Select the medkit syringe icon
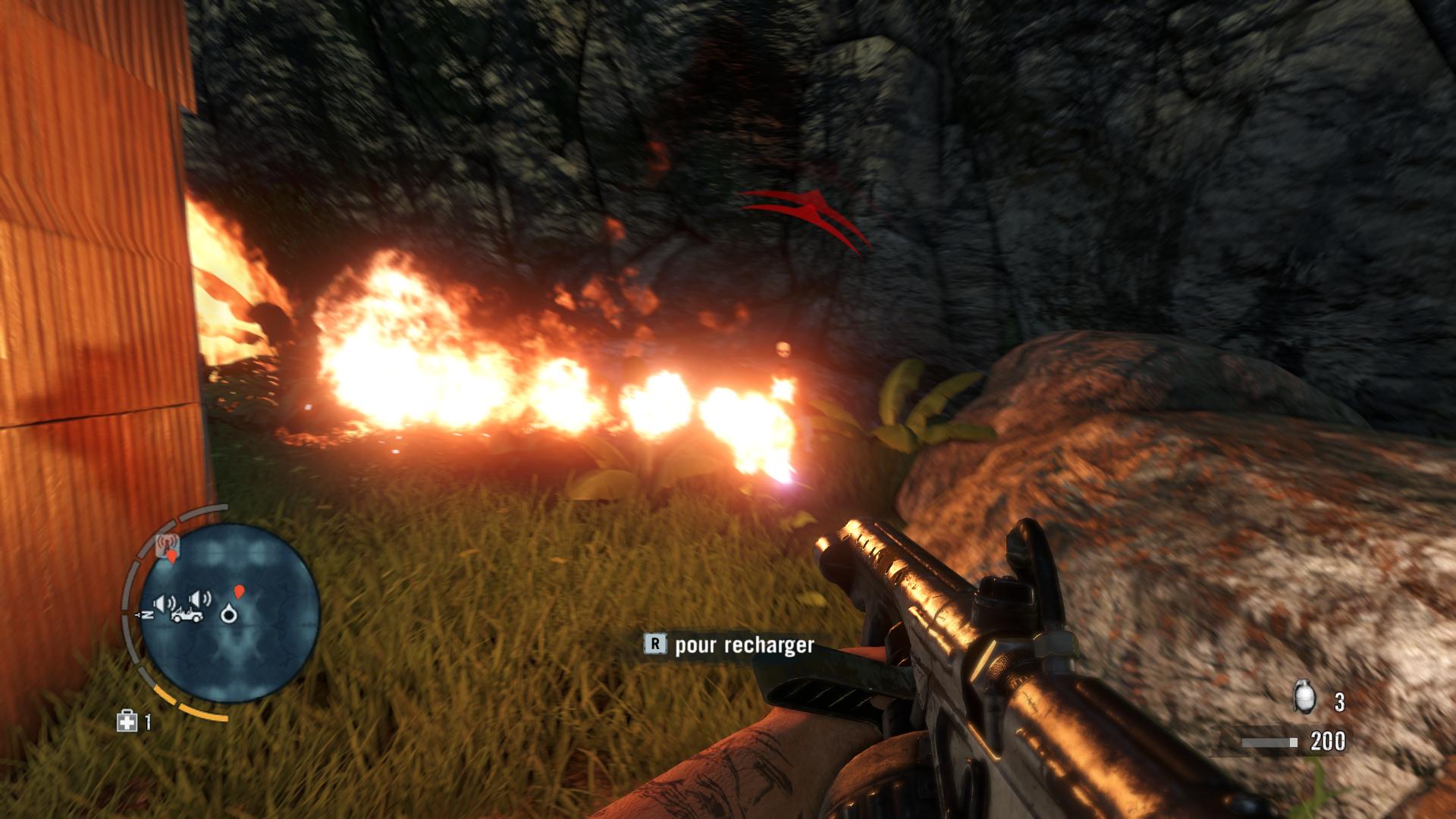Screen dimensions: 1456x819 coord(127,721)
